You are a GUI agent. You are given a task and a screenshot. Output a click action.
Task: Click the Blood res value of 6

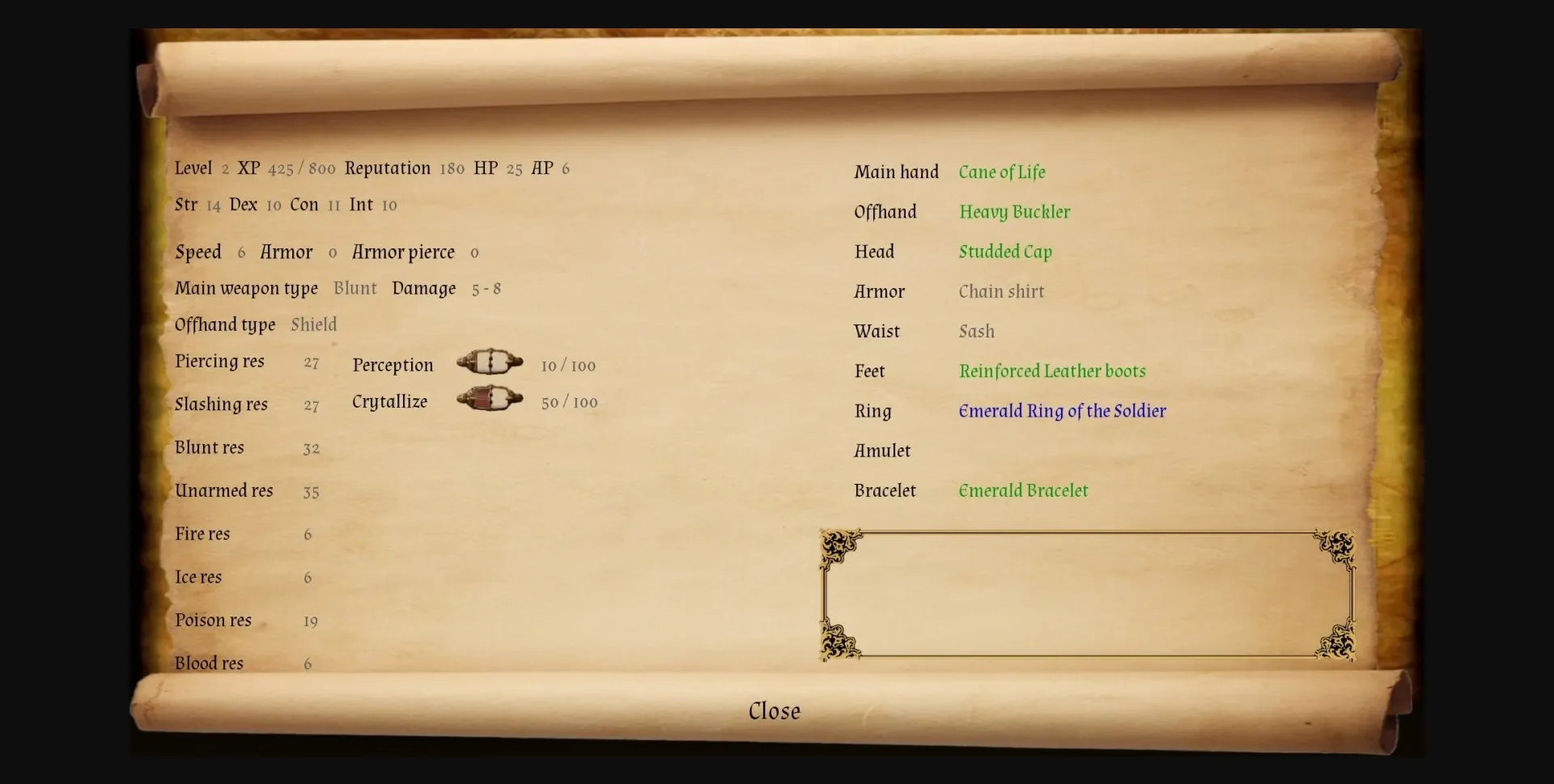308,663
